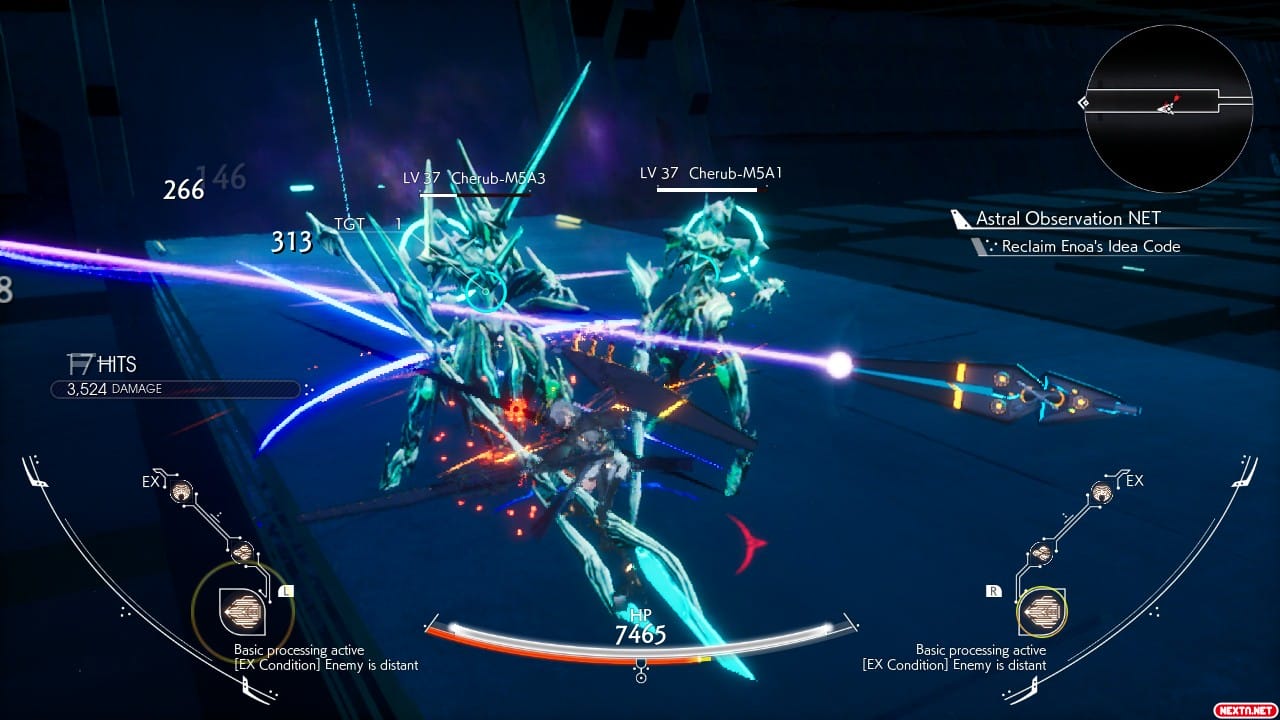1280x720 pixels.
Task: Target the Cherub-M5A1 enemy nameplate
Action: [712, 174]
